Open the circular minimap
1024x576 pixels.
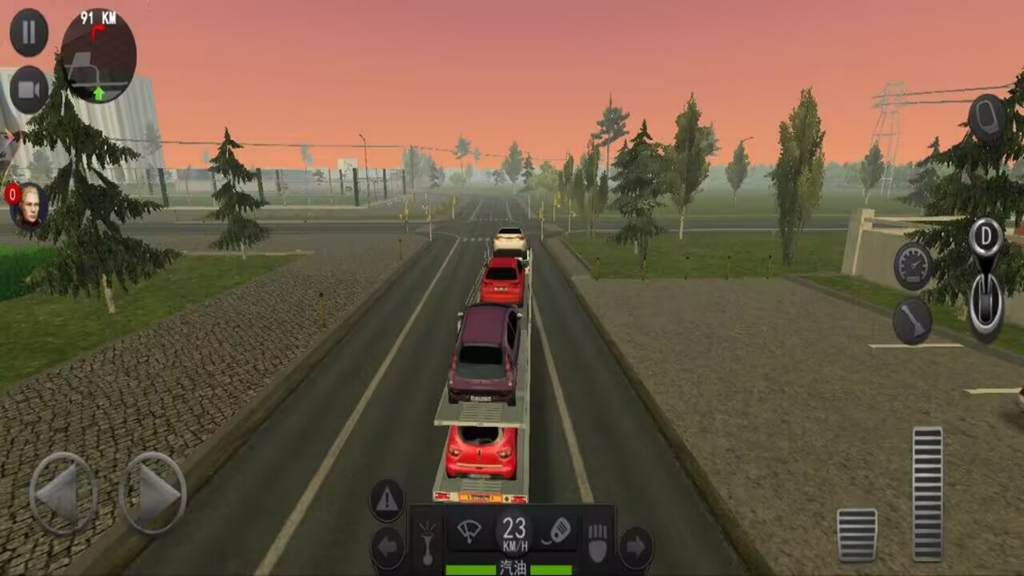pyautogui.click(x=98, y=56)
